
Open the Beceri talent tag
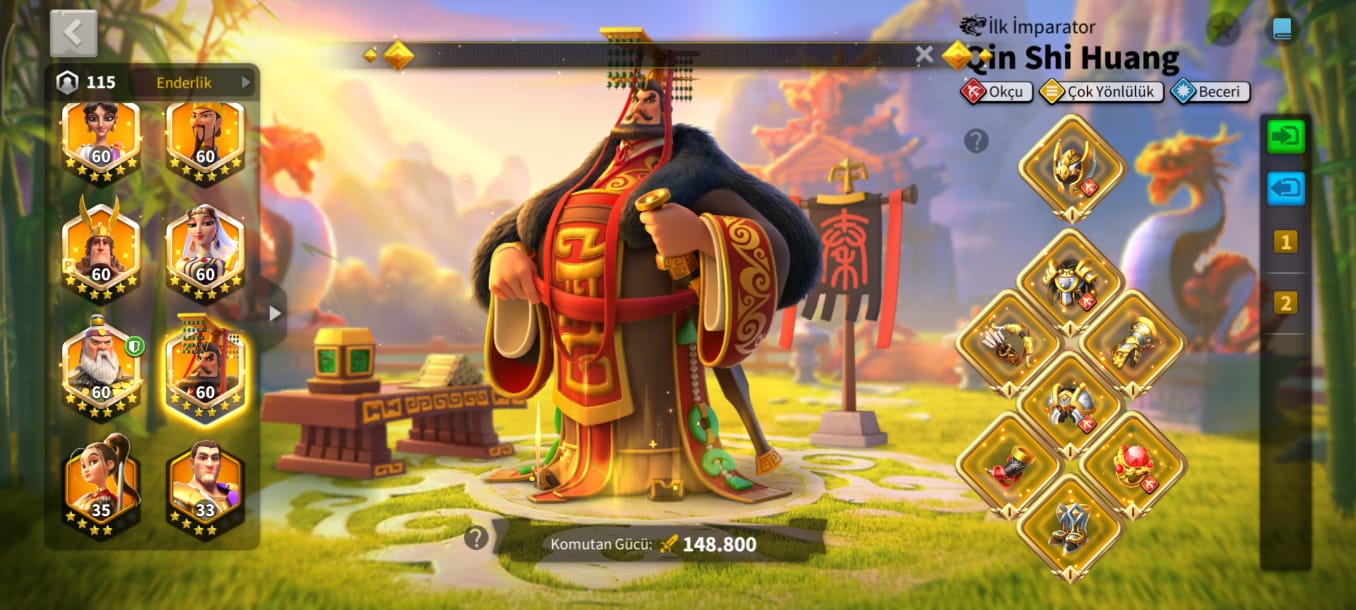(1210, 92)
